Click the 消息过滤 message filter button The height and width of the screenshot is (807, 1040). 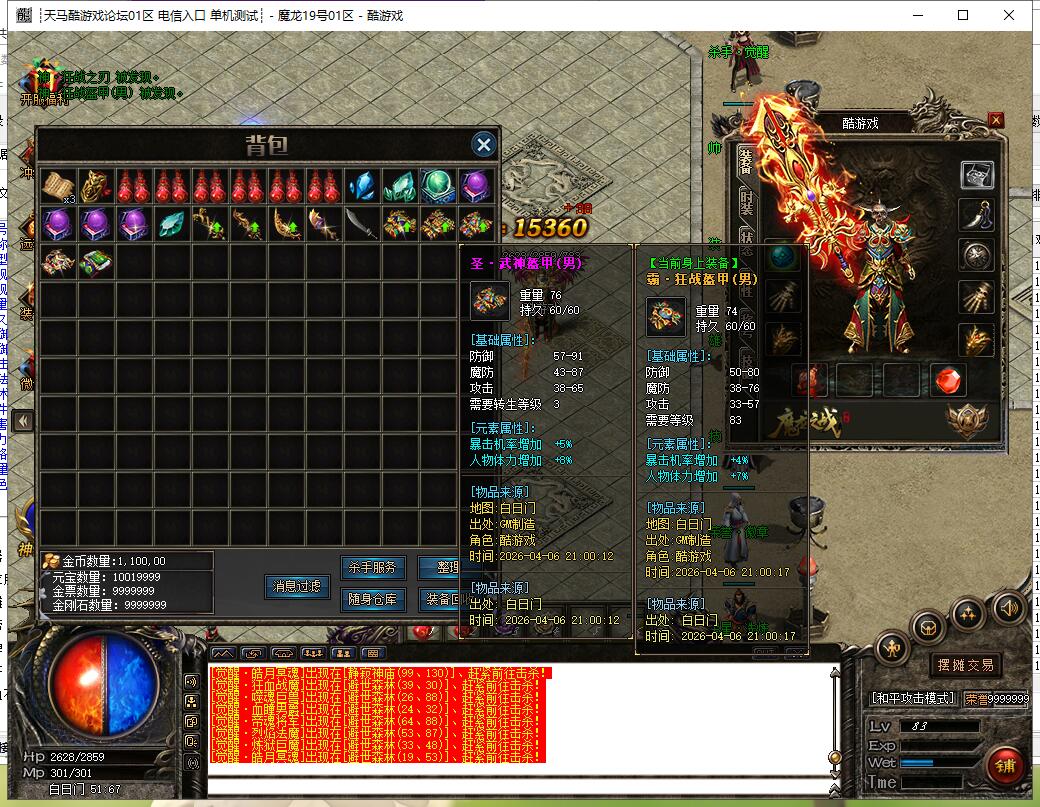click(x=297, y=587)
